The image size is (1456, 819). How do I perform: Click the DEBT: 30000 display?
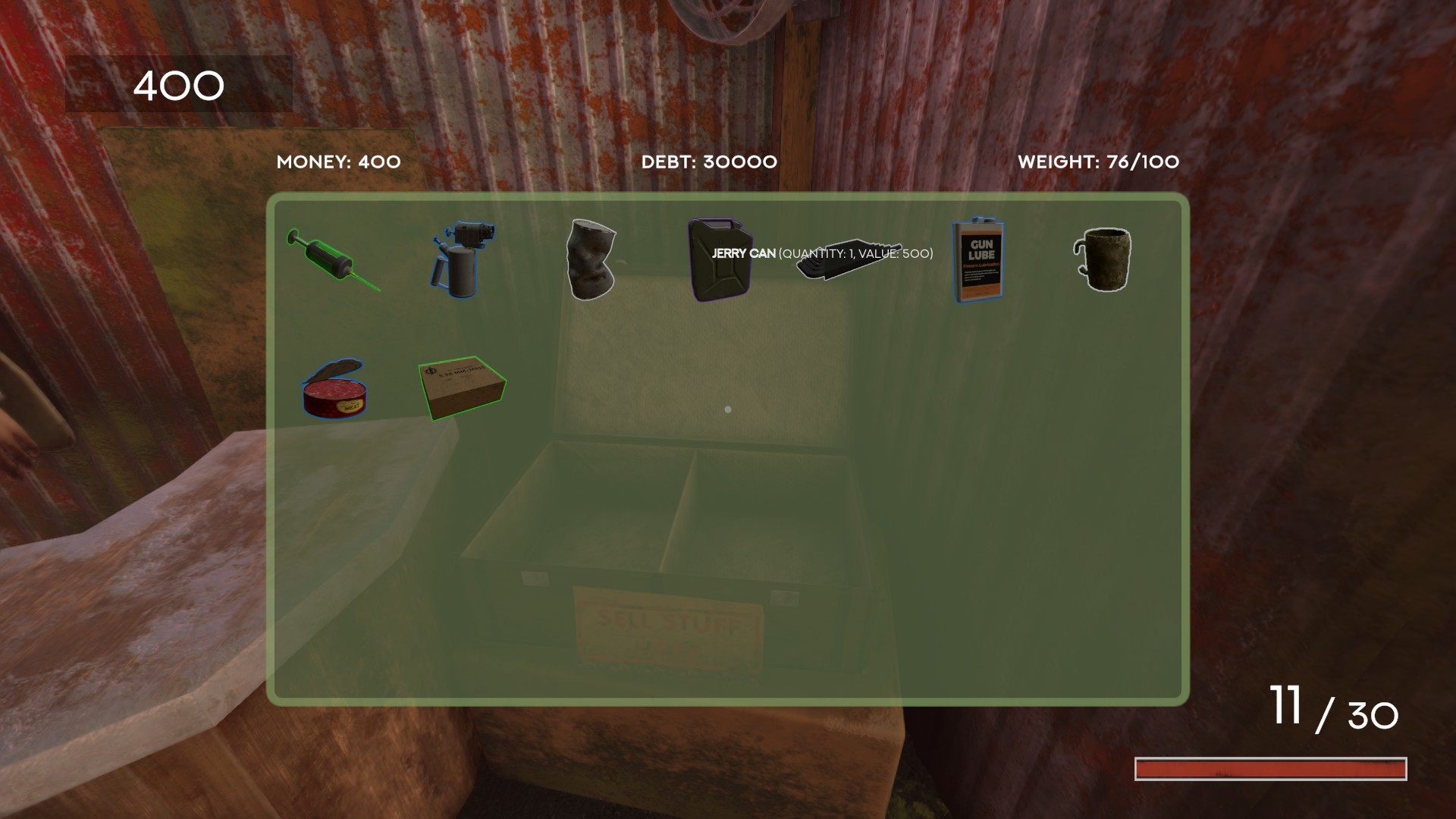pyautogui.click(x=708, y=162)
